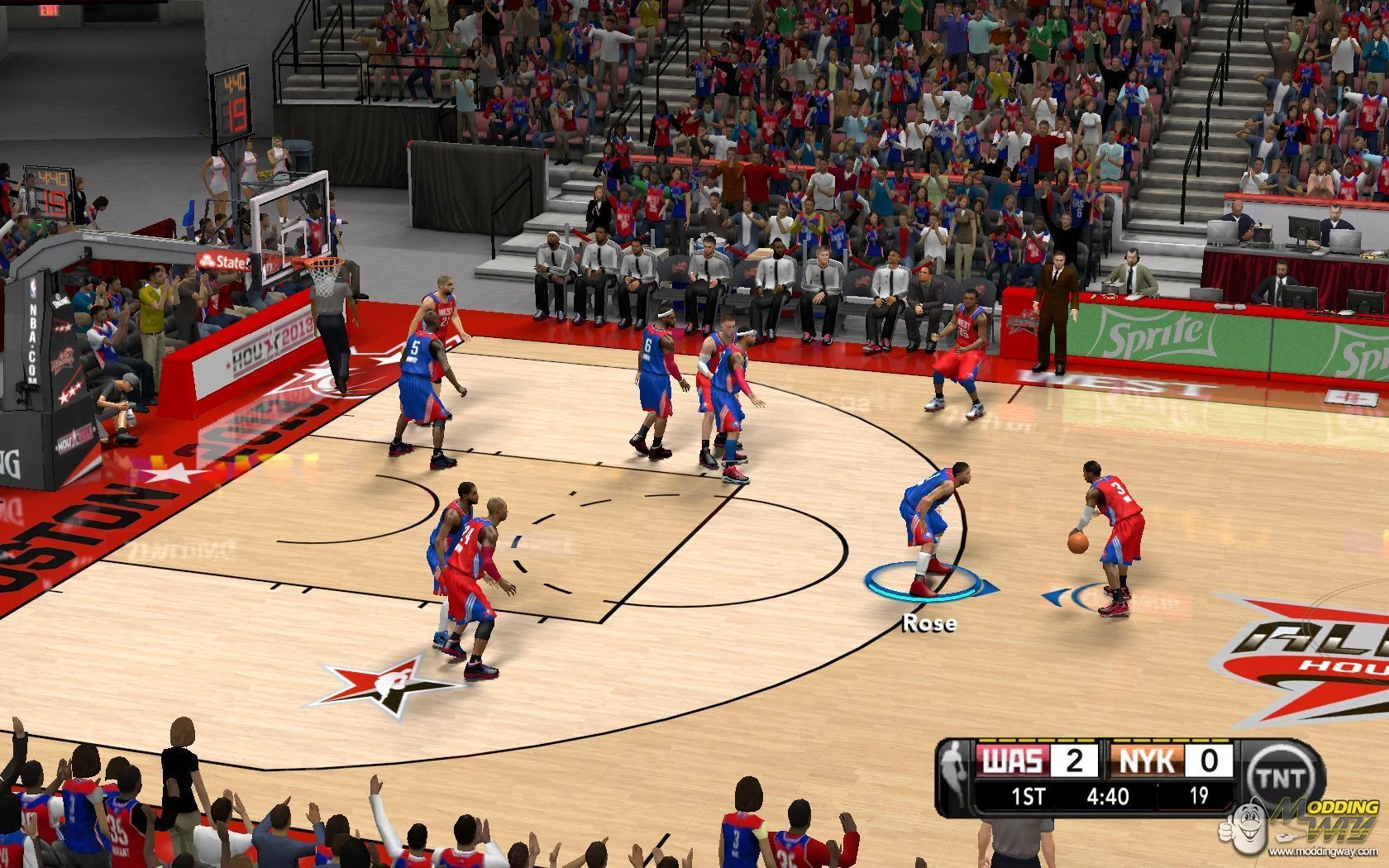Image resolution: width=1389 pixels, height=868 pixels.
Task: Click the WAS team abbreviation badge
Action: click(x=1013, y=761)
